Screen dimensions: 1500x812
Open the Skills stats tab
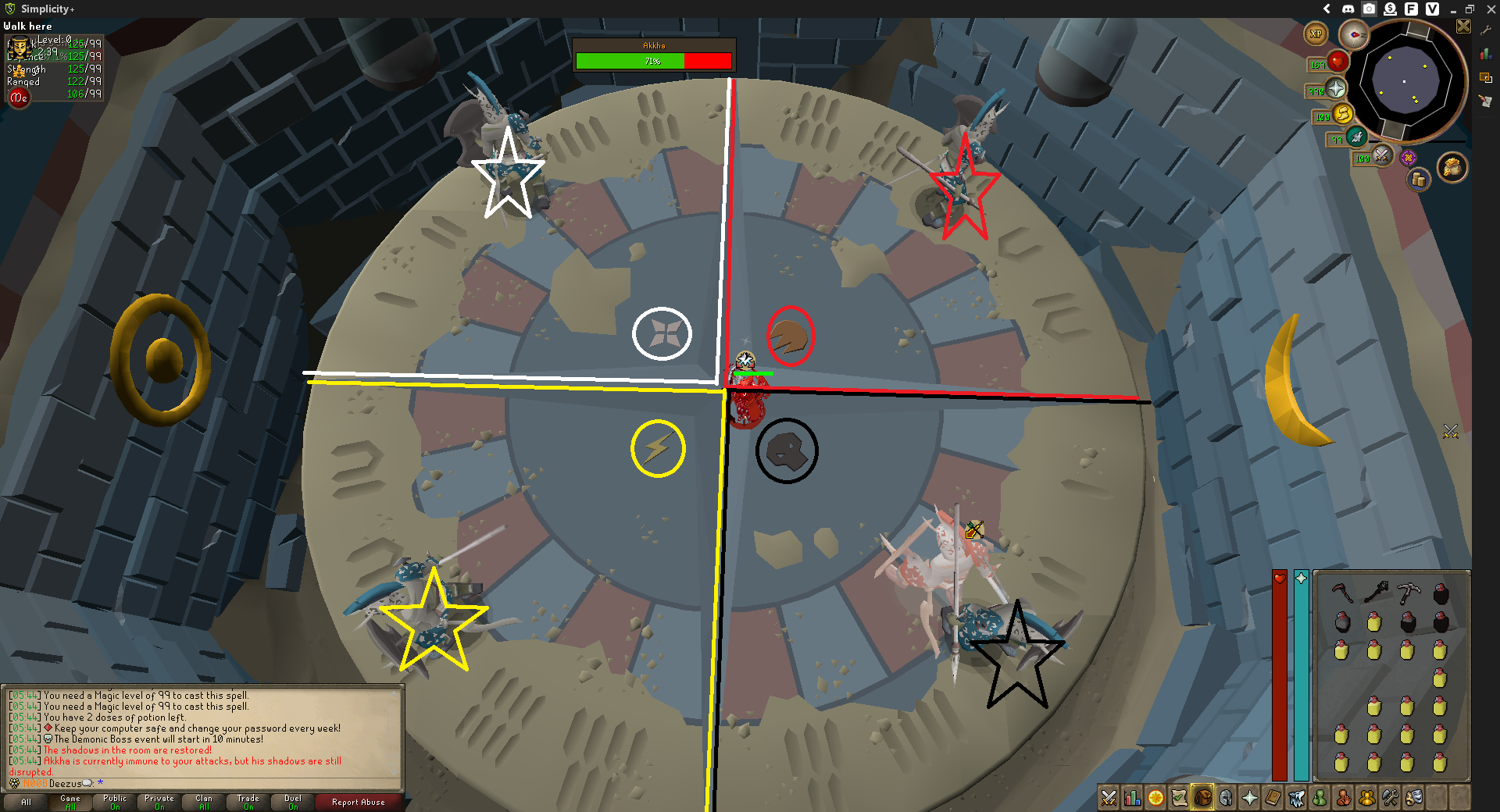pyautogui.click(x=1131, y=799)
